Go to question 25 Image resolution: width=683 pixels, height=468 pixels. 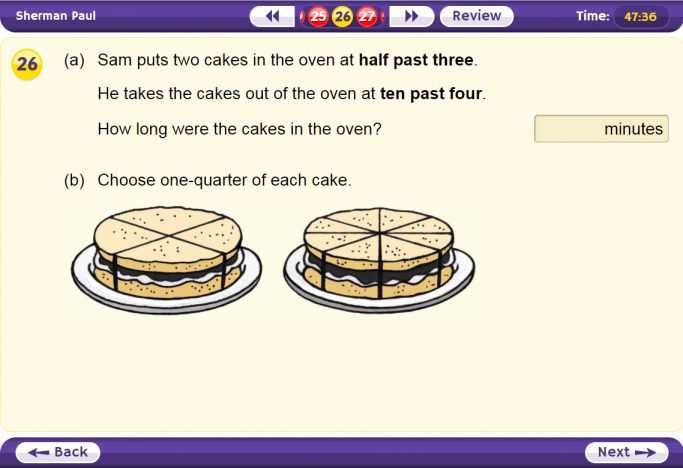tap(318, 16)
